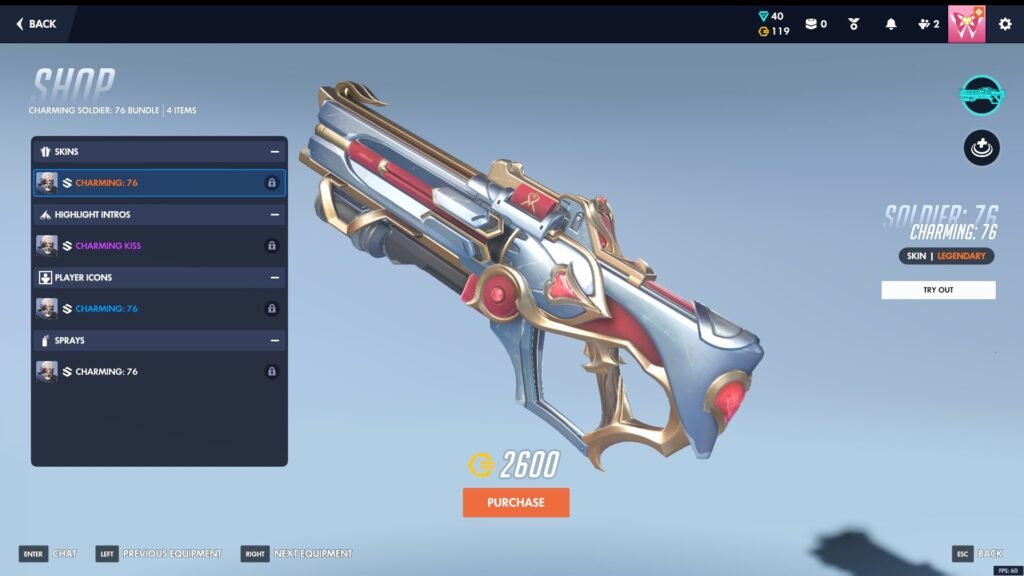Go back using the Back button
Screen dimensions: 1024x576
[x=37, y=24]
